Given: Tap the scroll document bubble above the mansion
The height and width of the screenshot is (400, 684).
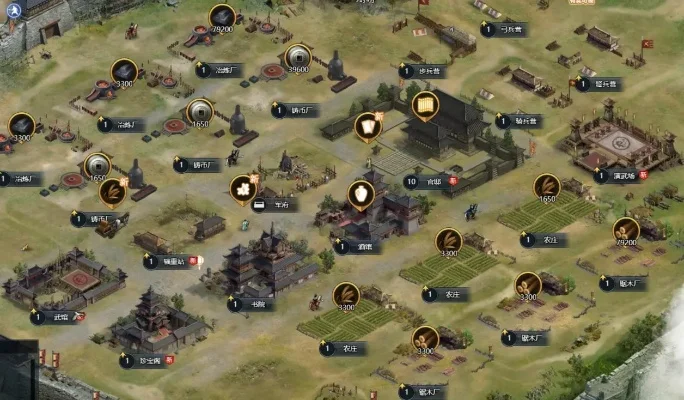Looking at the screenshot, I should tap(425, 104).
